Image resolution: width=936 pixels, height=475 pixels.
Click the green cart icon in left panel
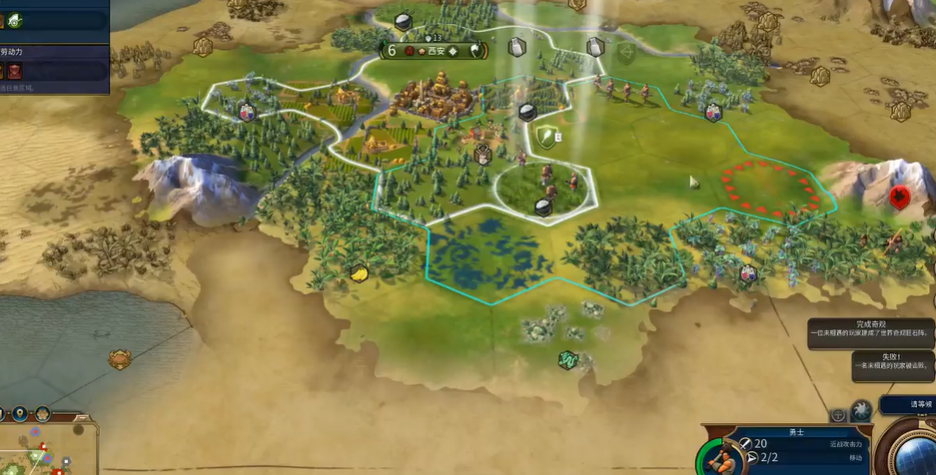click(15, 19)
